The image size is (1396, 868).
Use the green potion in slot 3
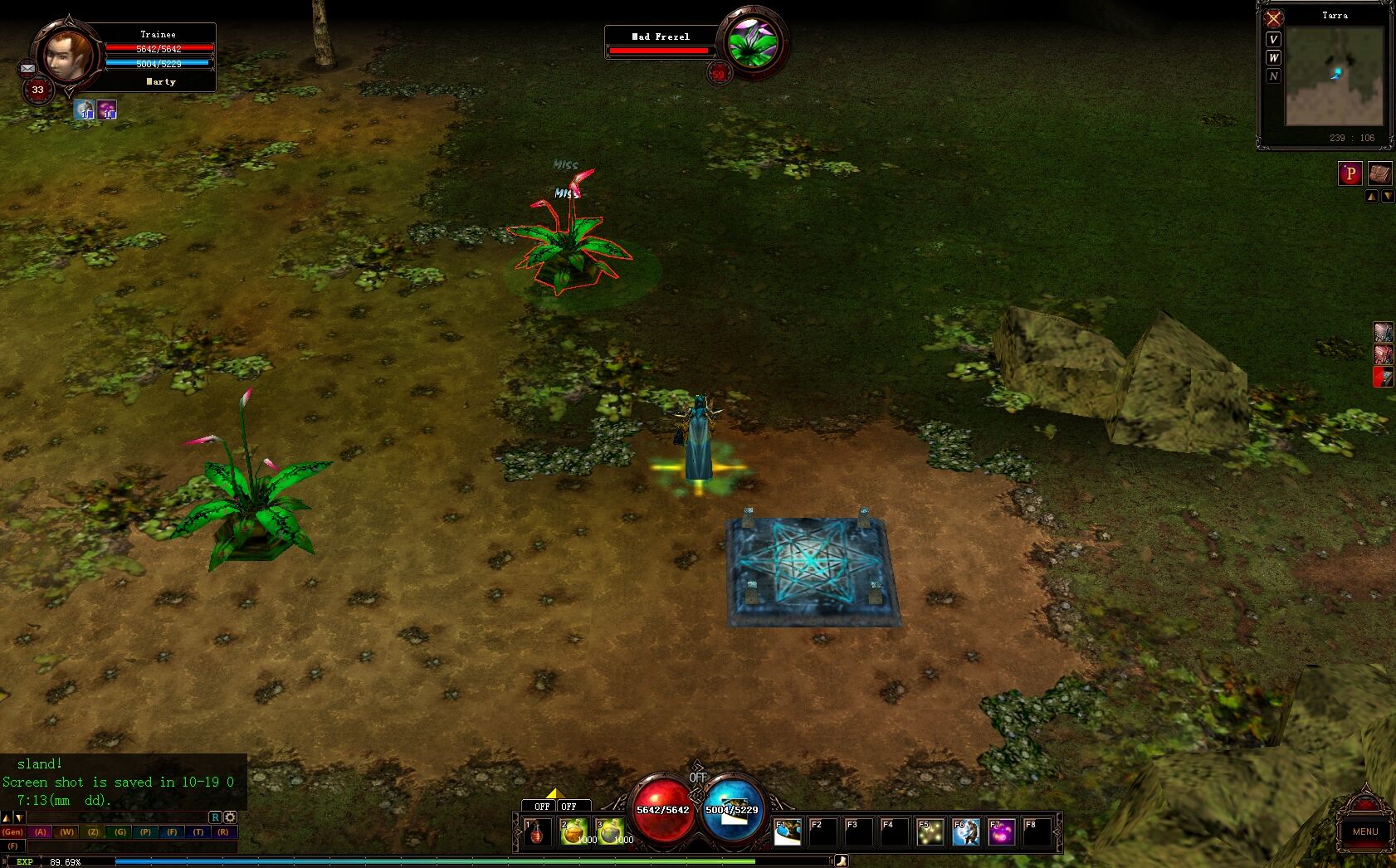click(610, 831)
